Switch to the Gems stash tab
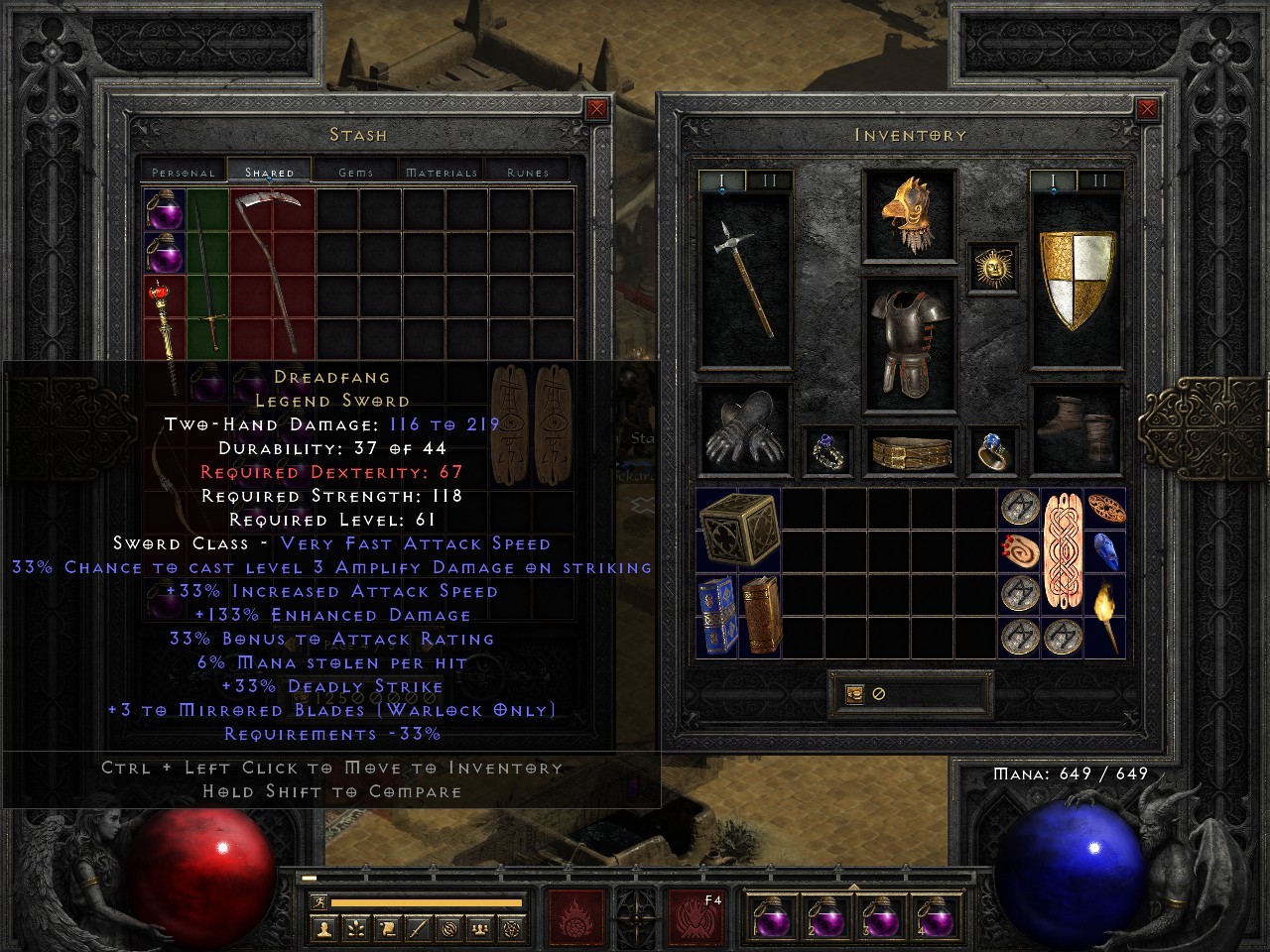The width and height of the screenshot is (1270, 952). (353, 171)
